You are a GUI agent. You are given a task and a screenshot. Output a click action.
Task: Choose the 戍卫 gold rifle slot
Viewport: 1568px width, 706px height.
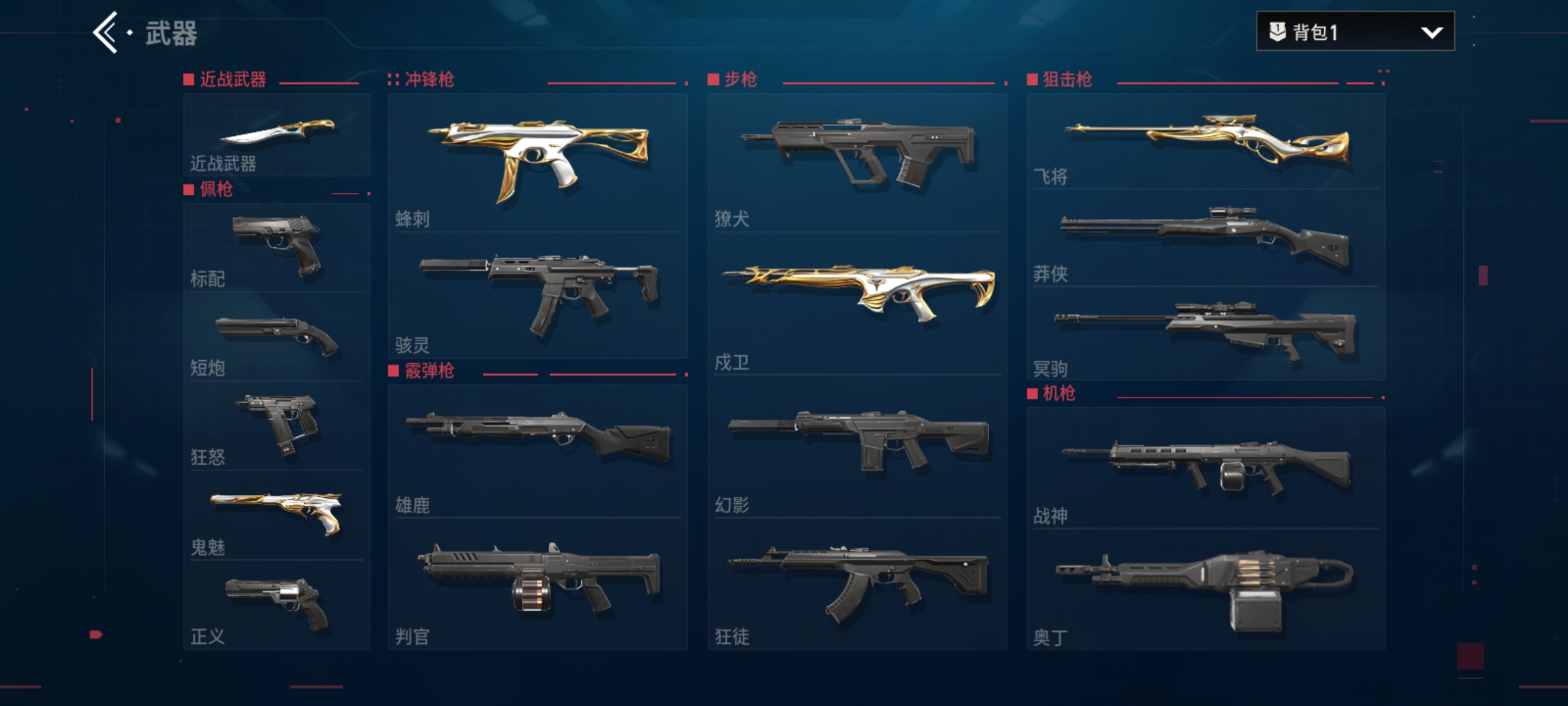[857, 302]
